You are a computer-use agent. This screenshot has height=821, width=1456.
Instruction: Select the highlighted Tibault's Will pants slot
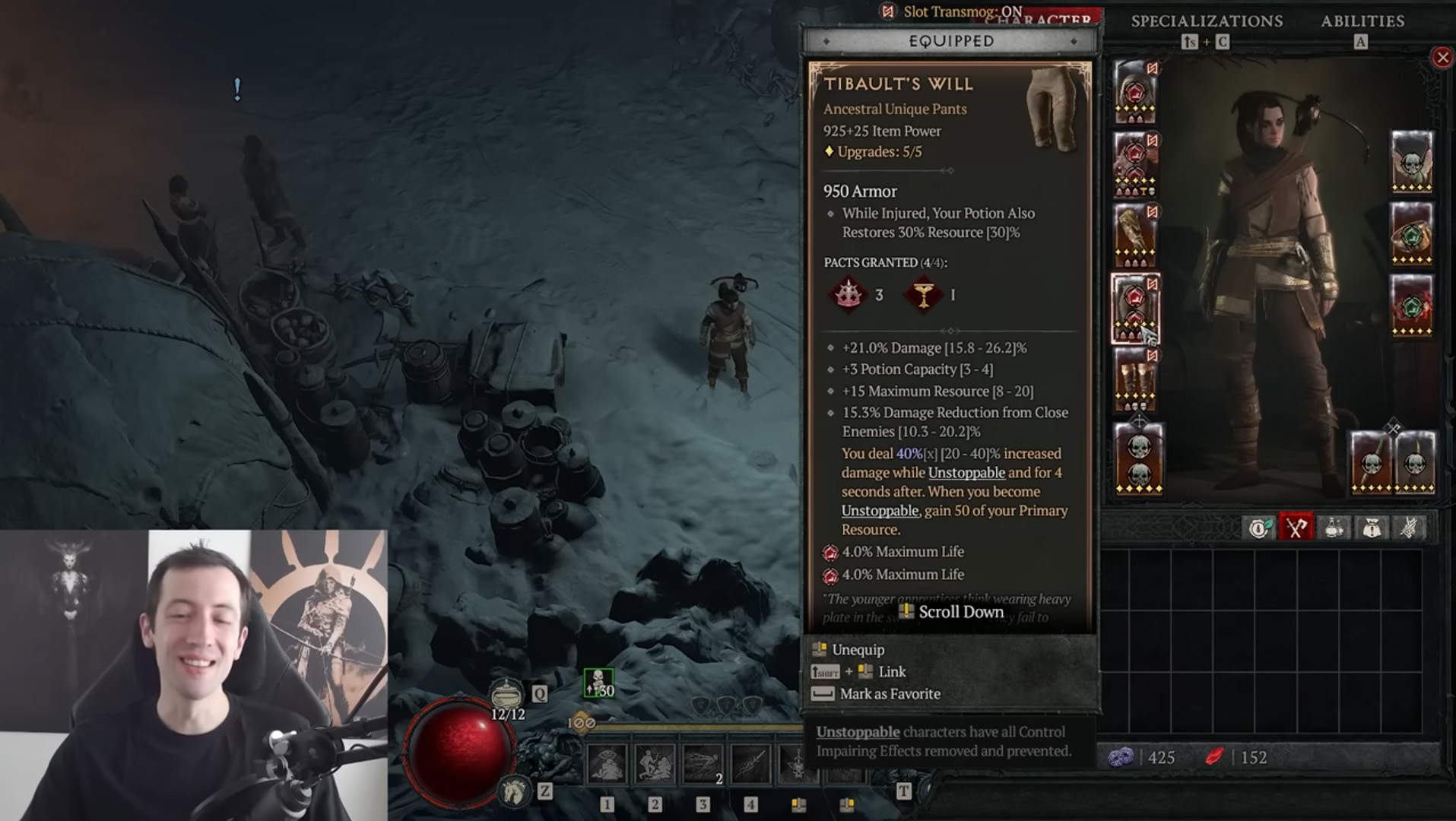coord(1135,308)
